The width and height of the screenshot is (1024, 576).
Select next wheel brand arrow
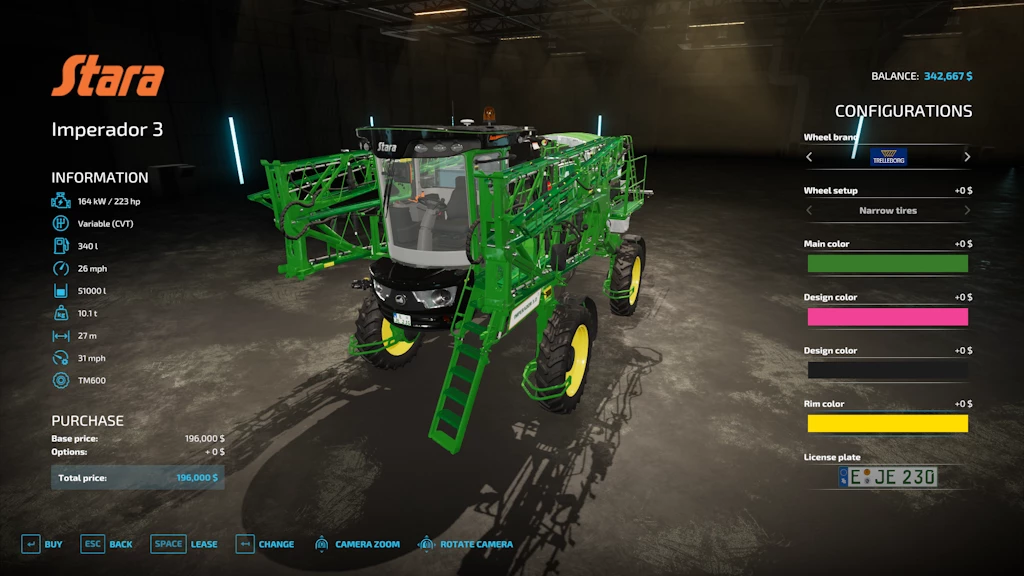[967, 157]
